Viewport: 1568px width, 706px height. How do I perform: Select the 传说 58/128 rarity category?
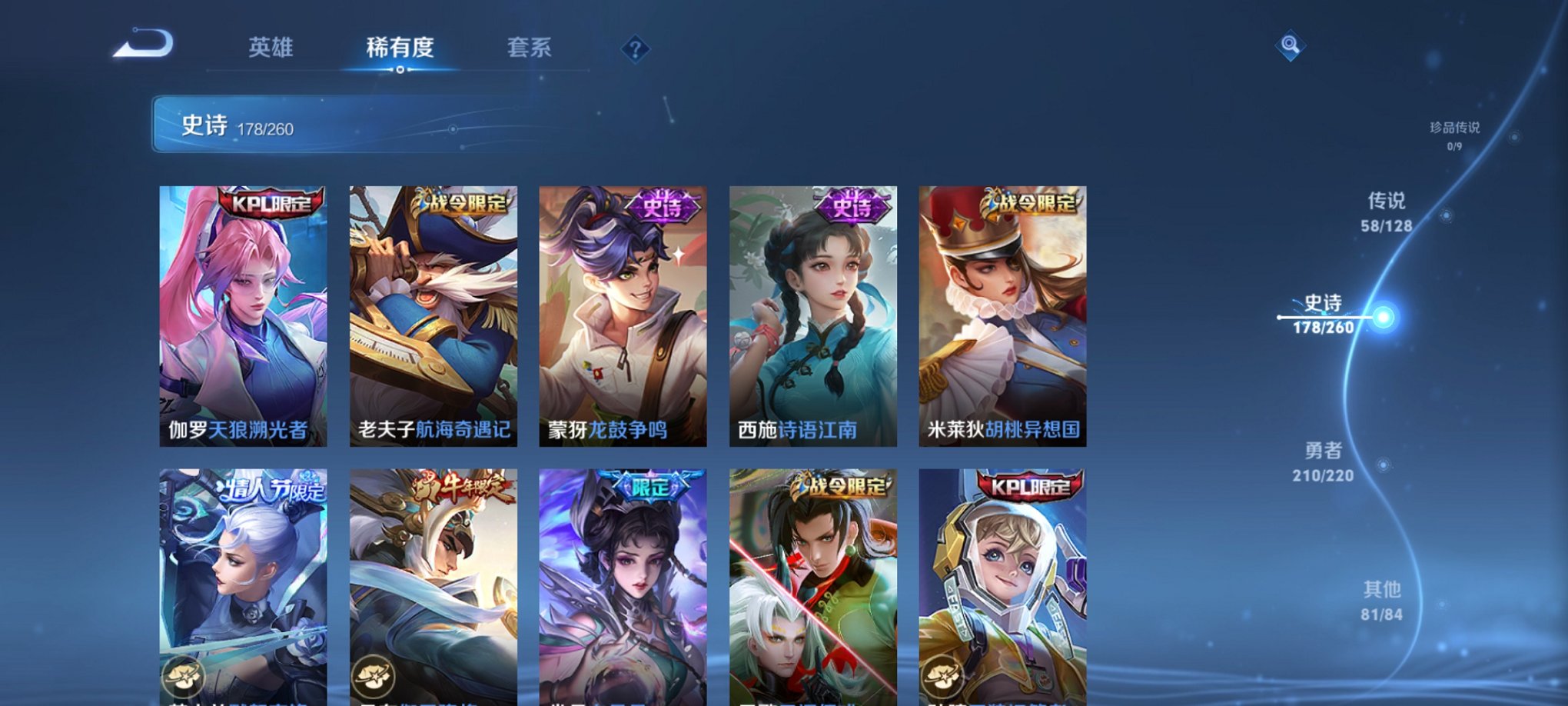click(x=1387, y=213)
